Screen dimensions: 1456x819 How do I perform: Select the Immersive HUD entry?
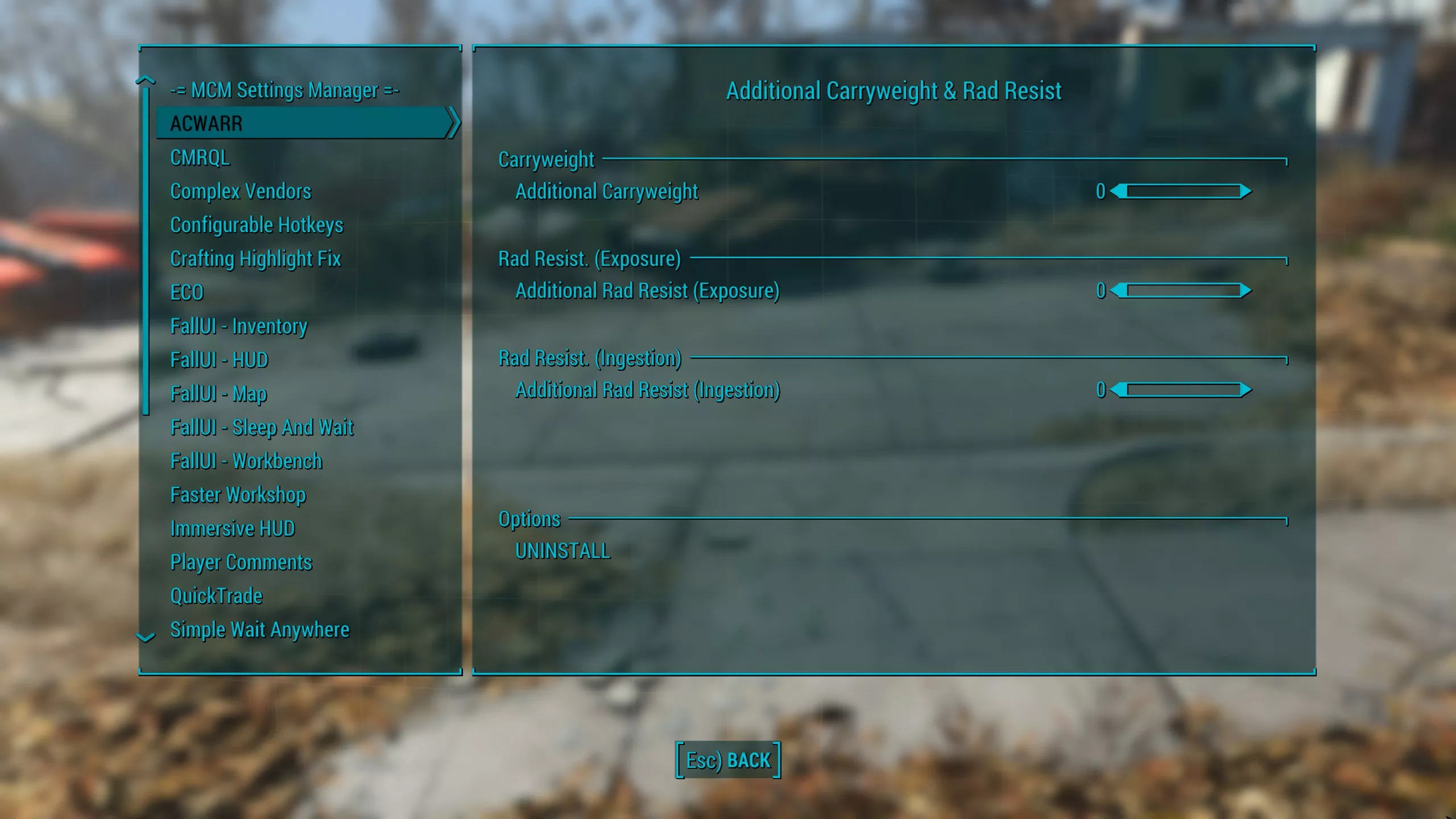(233, 528)
